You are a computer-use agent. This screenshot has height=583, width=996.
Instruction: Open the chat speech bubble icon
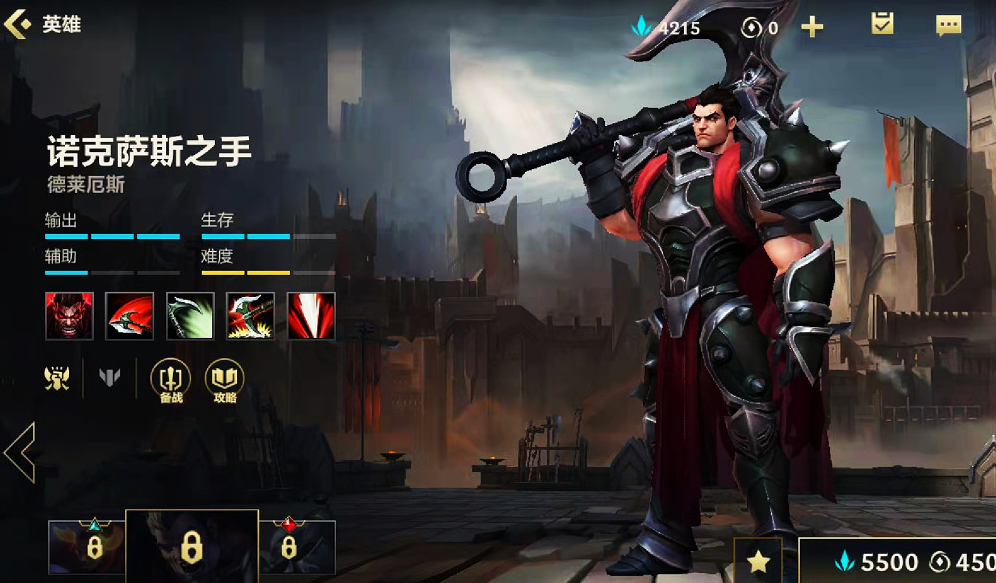[x=948, y=26]
